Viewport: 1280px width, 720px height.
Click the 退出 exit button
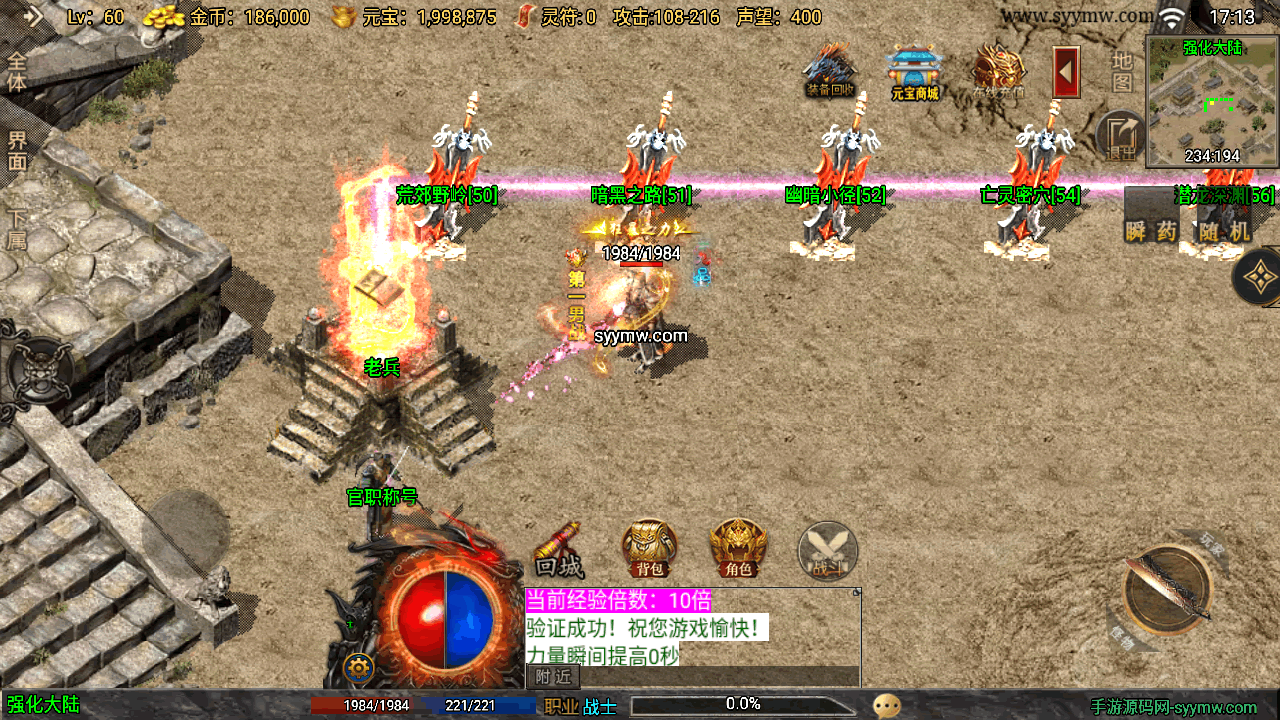(1122, 137)
